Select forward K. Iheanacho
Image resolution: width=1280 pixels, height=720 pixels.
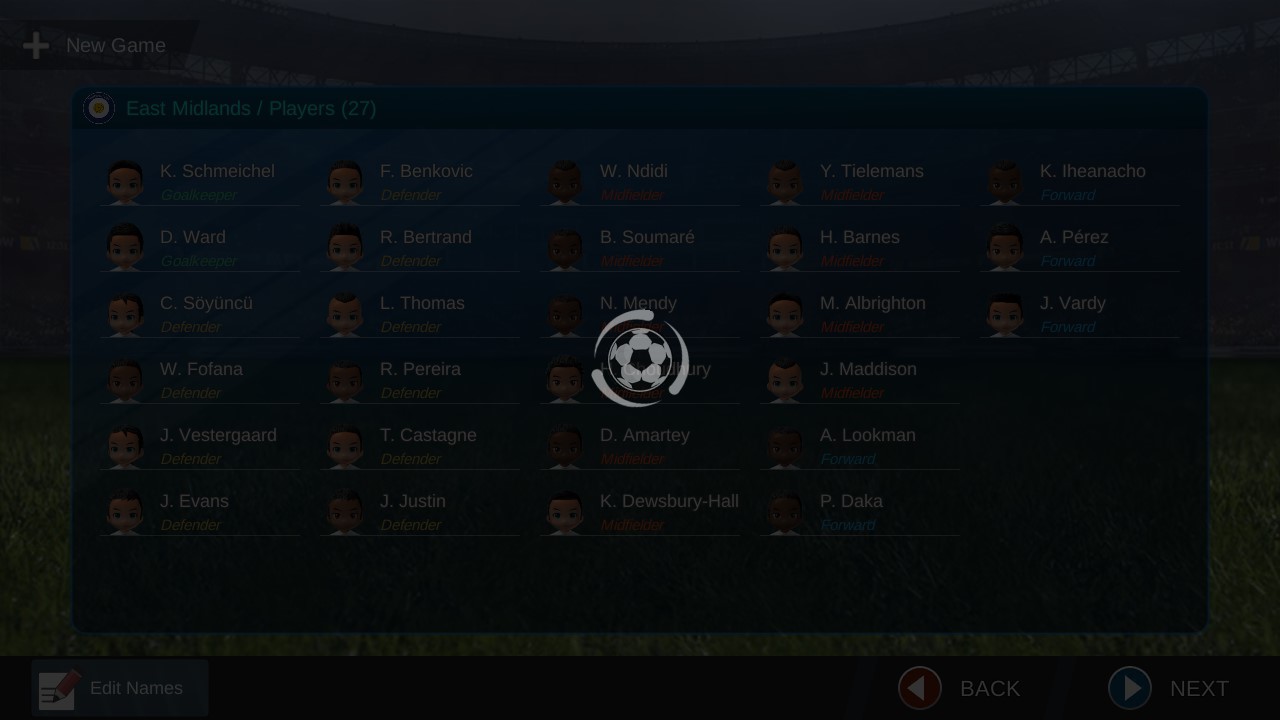[1080, 182]
